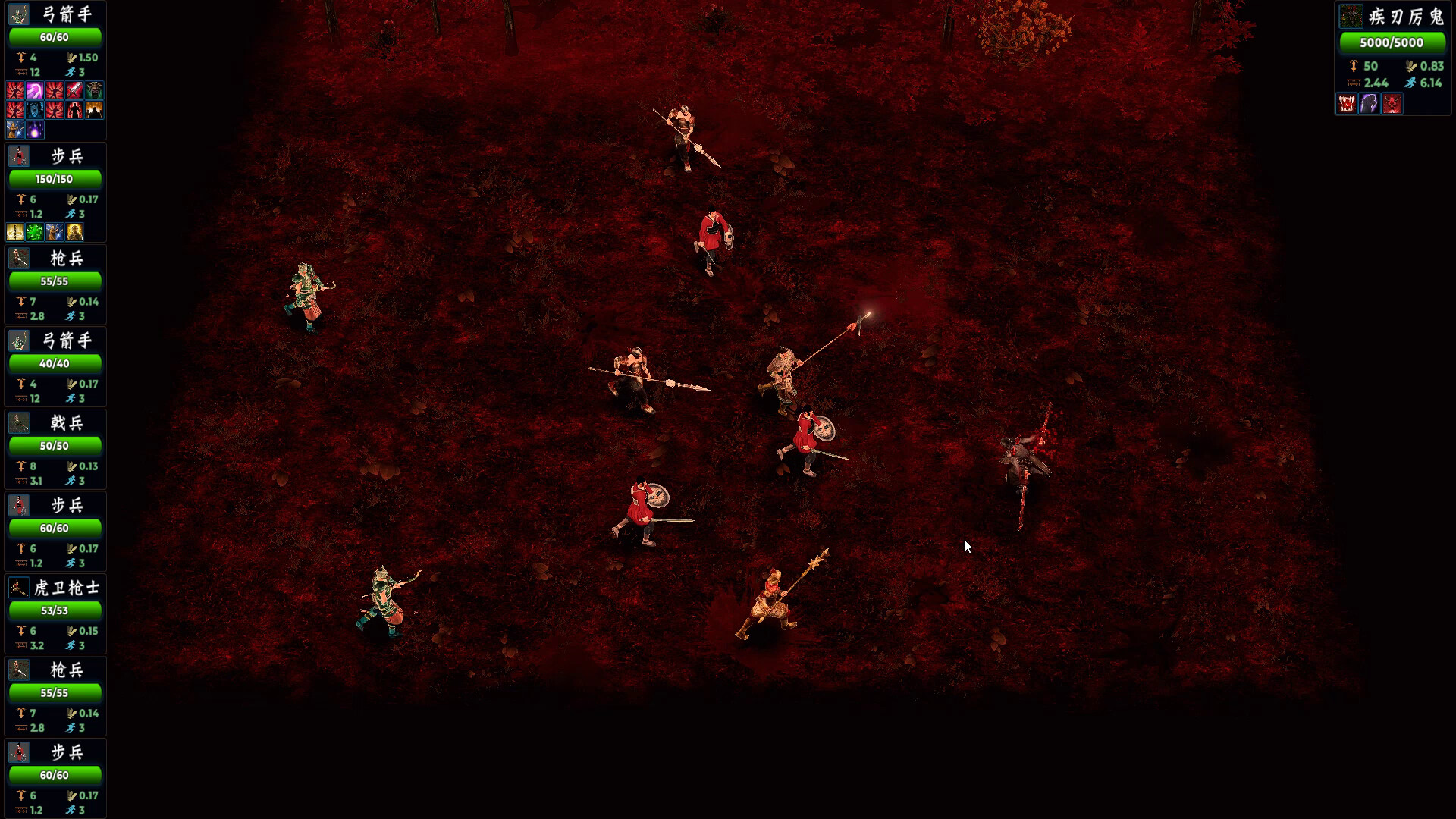
Task: Click the purple slash skill icon
Action: (35, 91)
